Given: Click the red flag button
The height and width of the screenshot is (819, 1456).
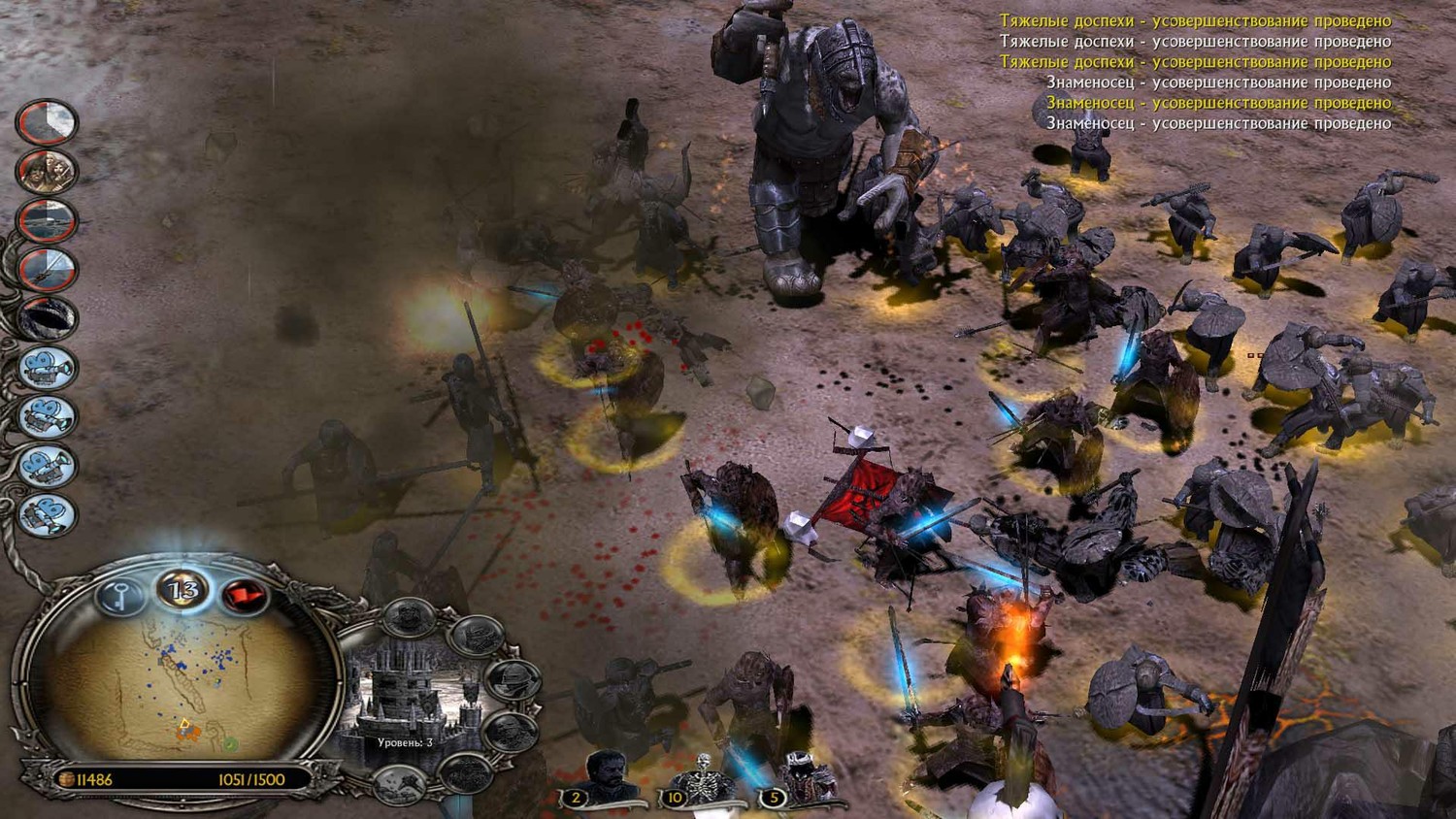Looking at the screenshot, I should [242, 594].
